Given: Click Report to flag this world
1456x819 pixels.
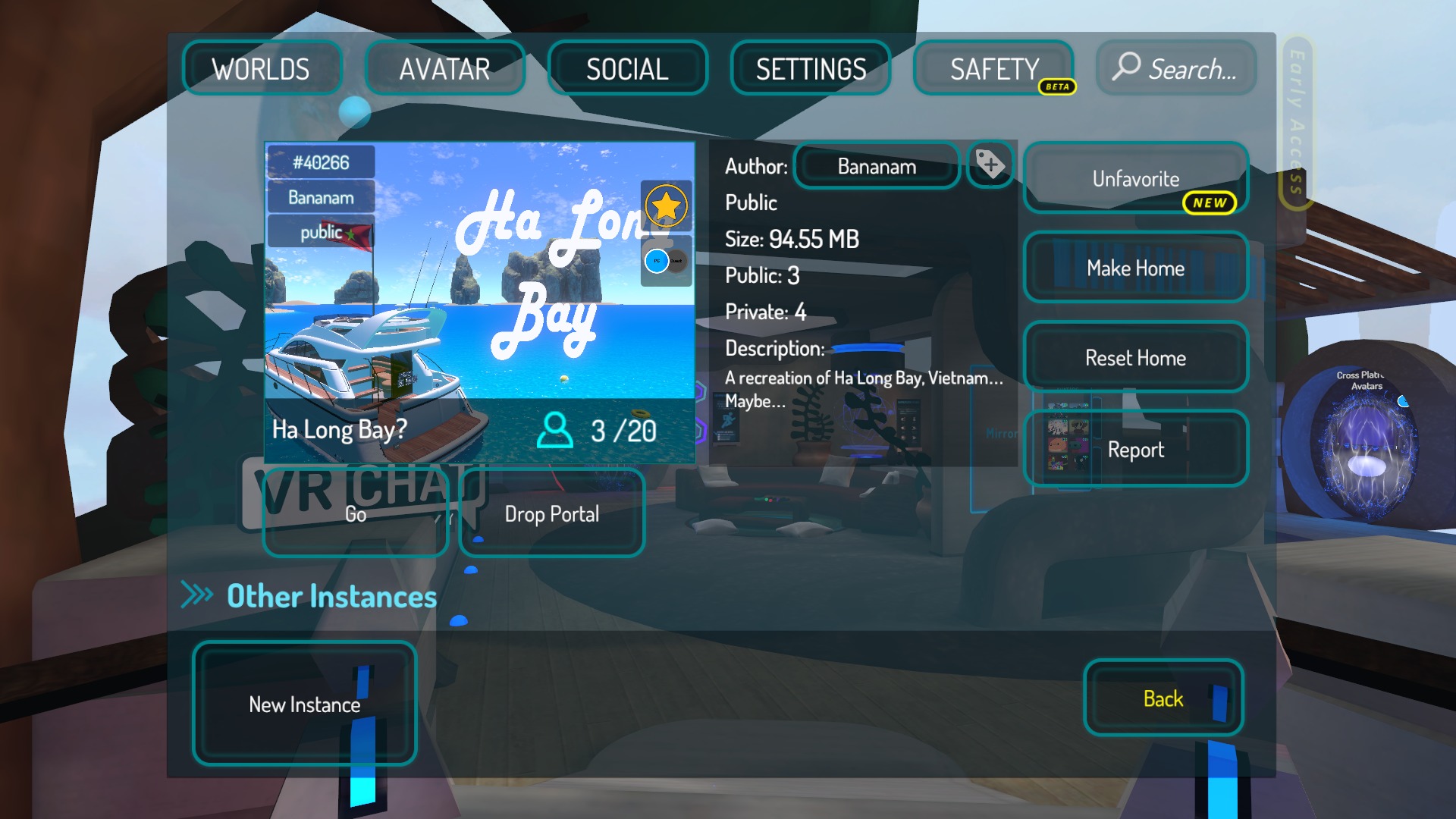Looking at the screenshot, I should click(x=1135, y=449).
